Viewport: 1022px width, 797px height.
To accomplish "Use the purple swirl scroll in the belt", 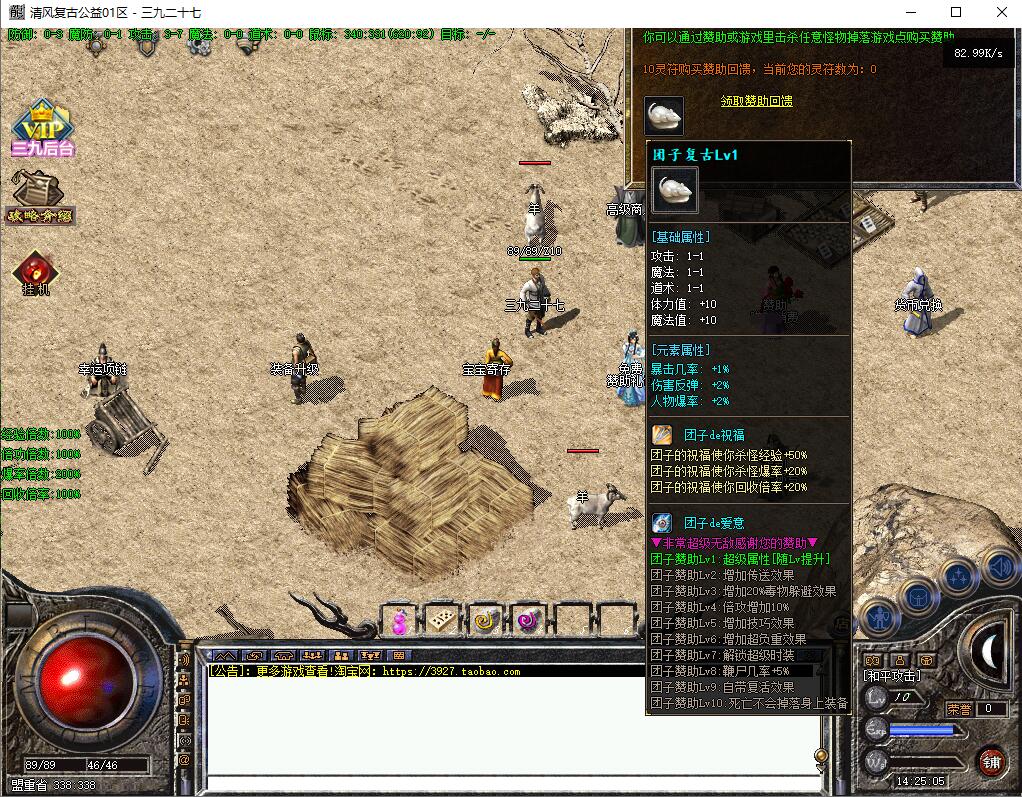I will point(527,621).
